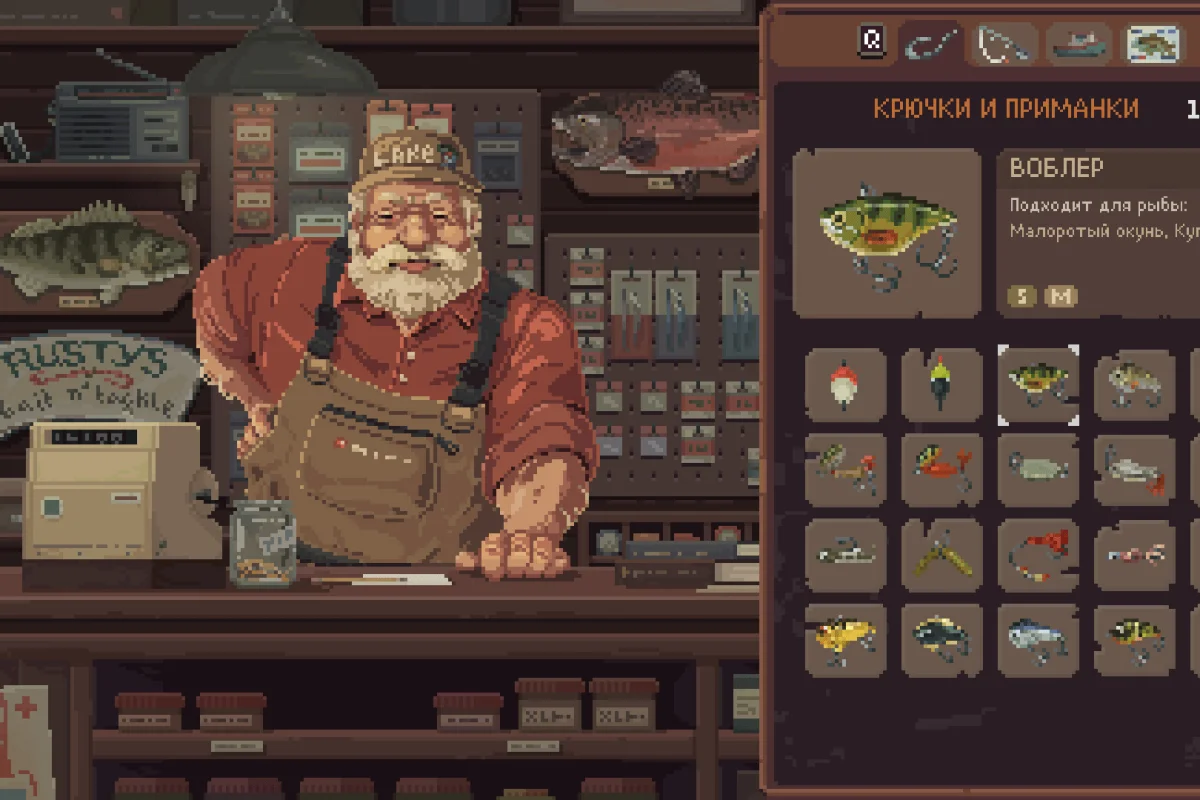1200x800 pixels.
Task: Click the highlighted green wobbler slot
Action: click(x=1038, y=384)
